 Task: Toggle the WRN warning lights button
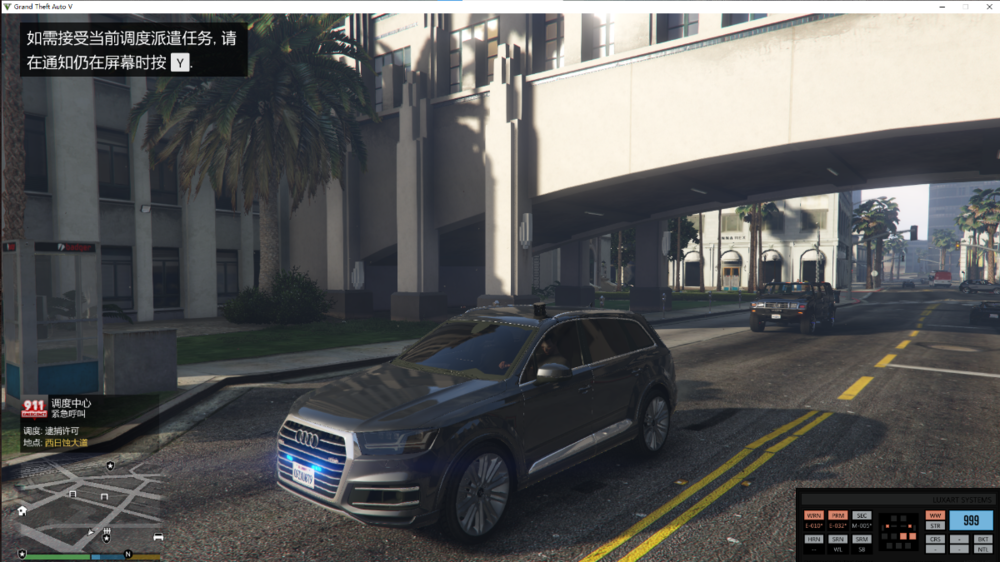(813, 515)
